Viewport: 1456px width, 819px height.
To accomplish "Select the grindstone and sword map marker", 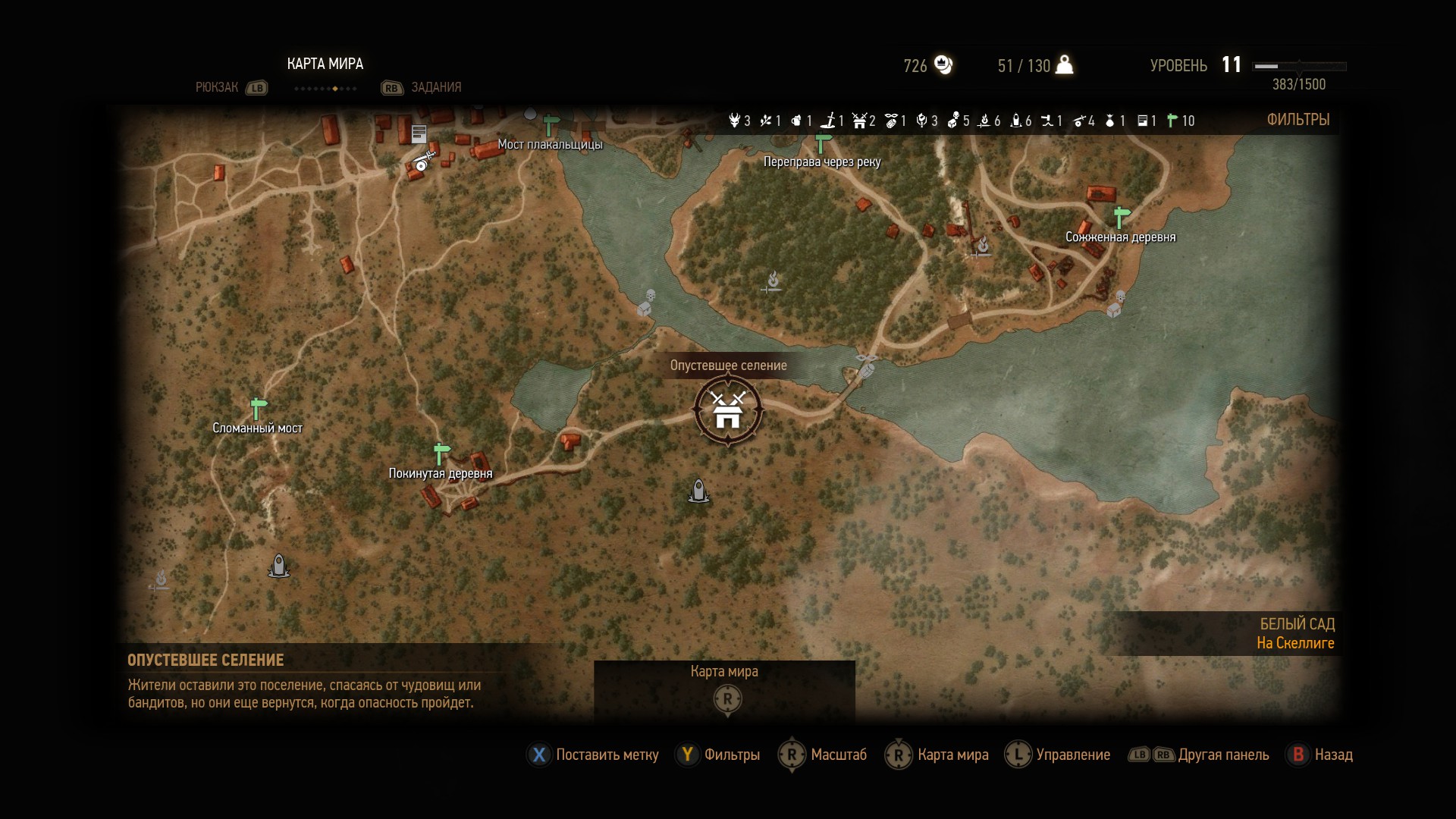I will (423, 161).
